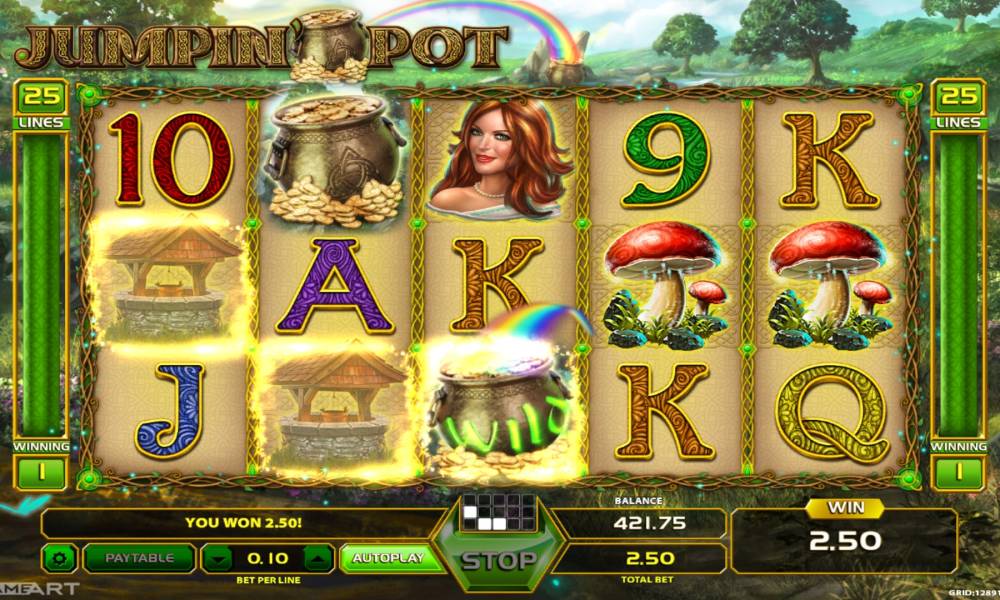Open the Paytable
This screenshot has height=600, width=1000.
pos(138,558)
